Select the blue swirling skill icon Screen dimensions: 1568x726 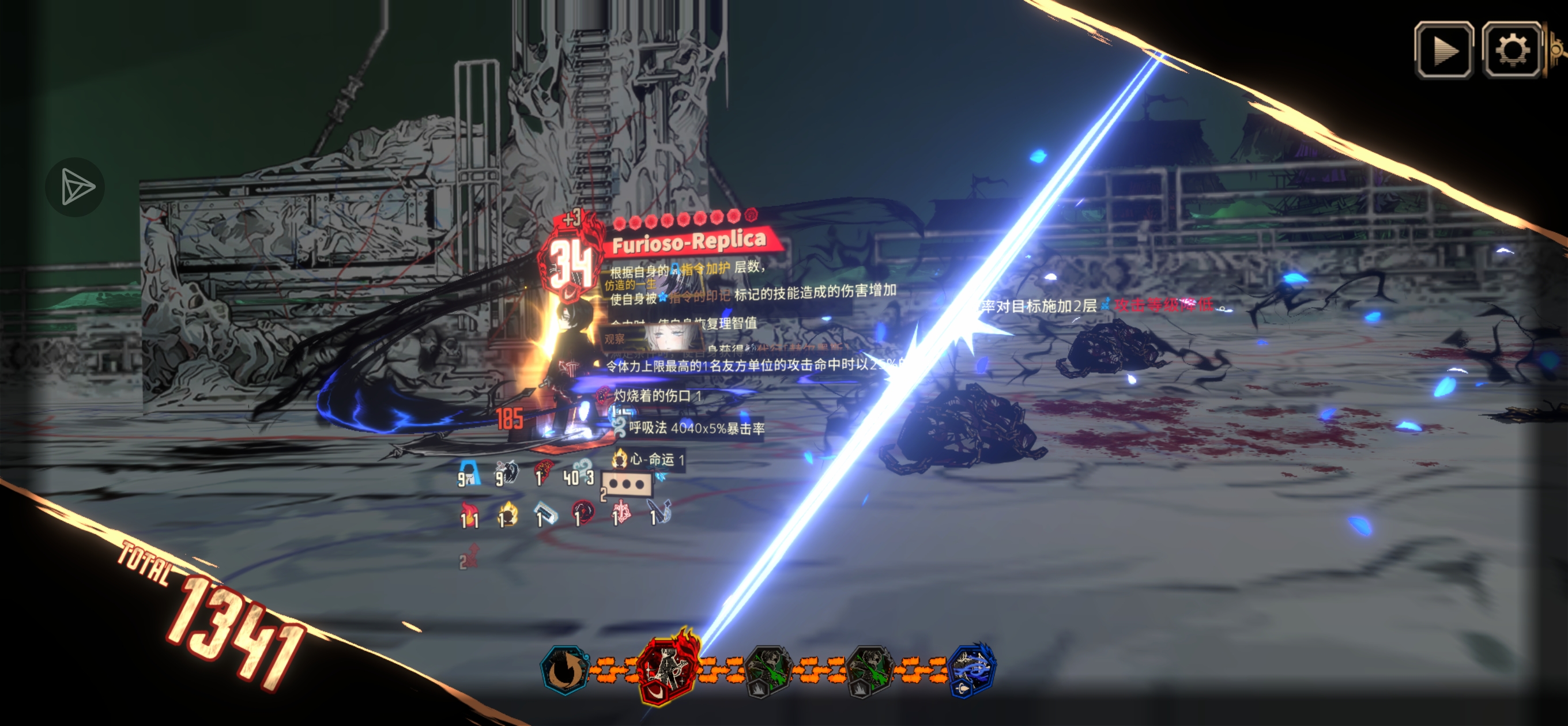(x=971, y=669)
